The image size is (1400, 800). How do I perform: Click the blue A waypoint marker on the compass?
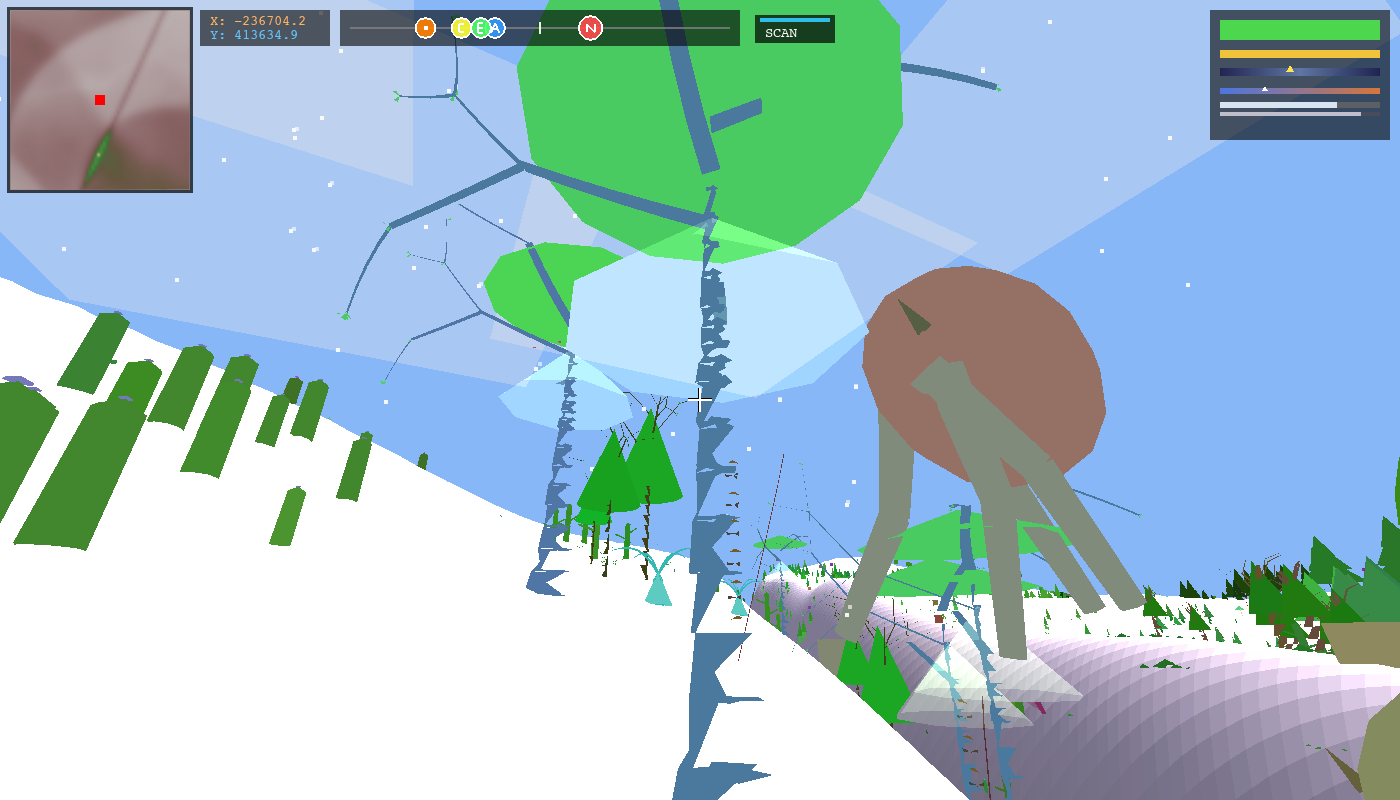tap(496, 28)
